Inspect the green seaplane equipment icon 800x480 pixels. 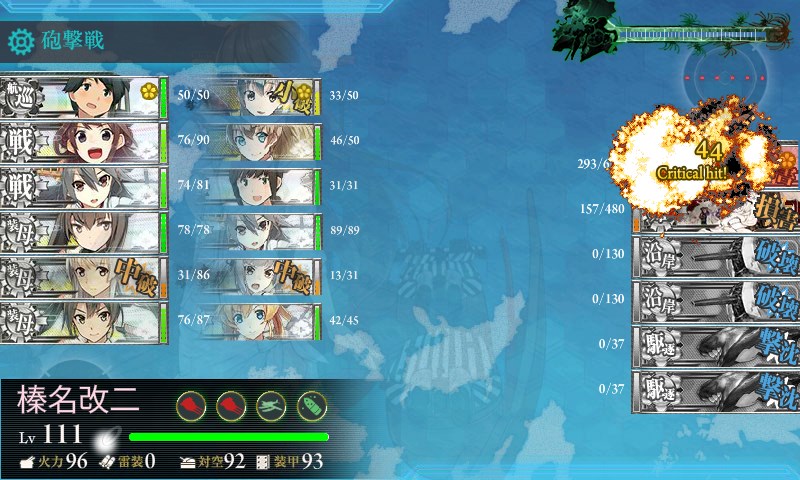point(272,404)
